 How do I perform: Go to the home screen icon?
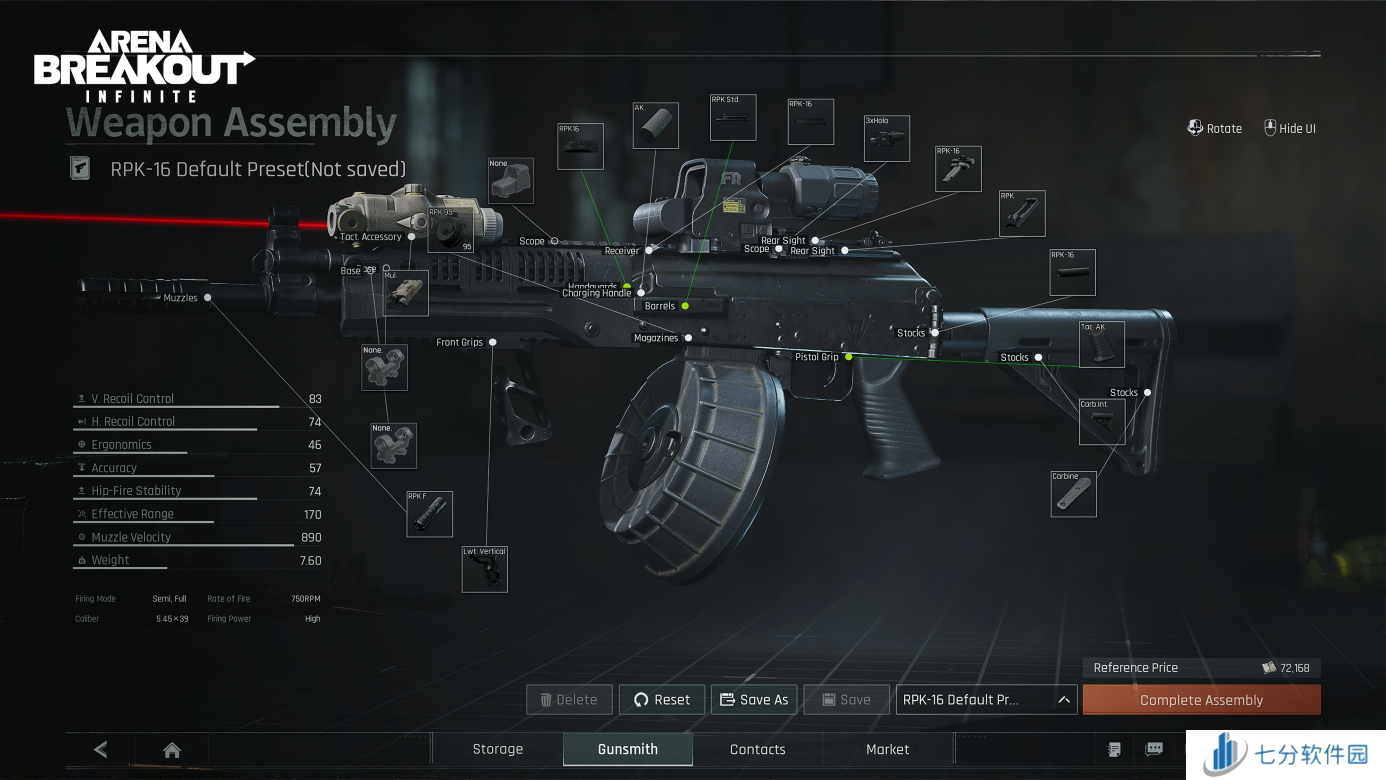(172, 749)
